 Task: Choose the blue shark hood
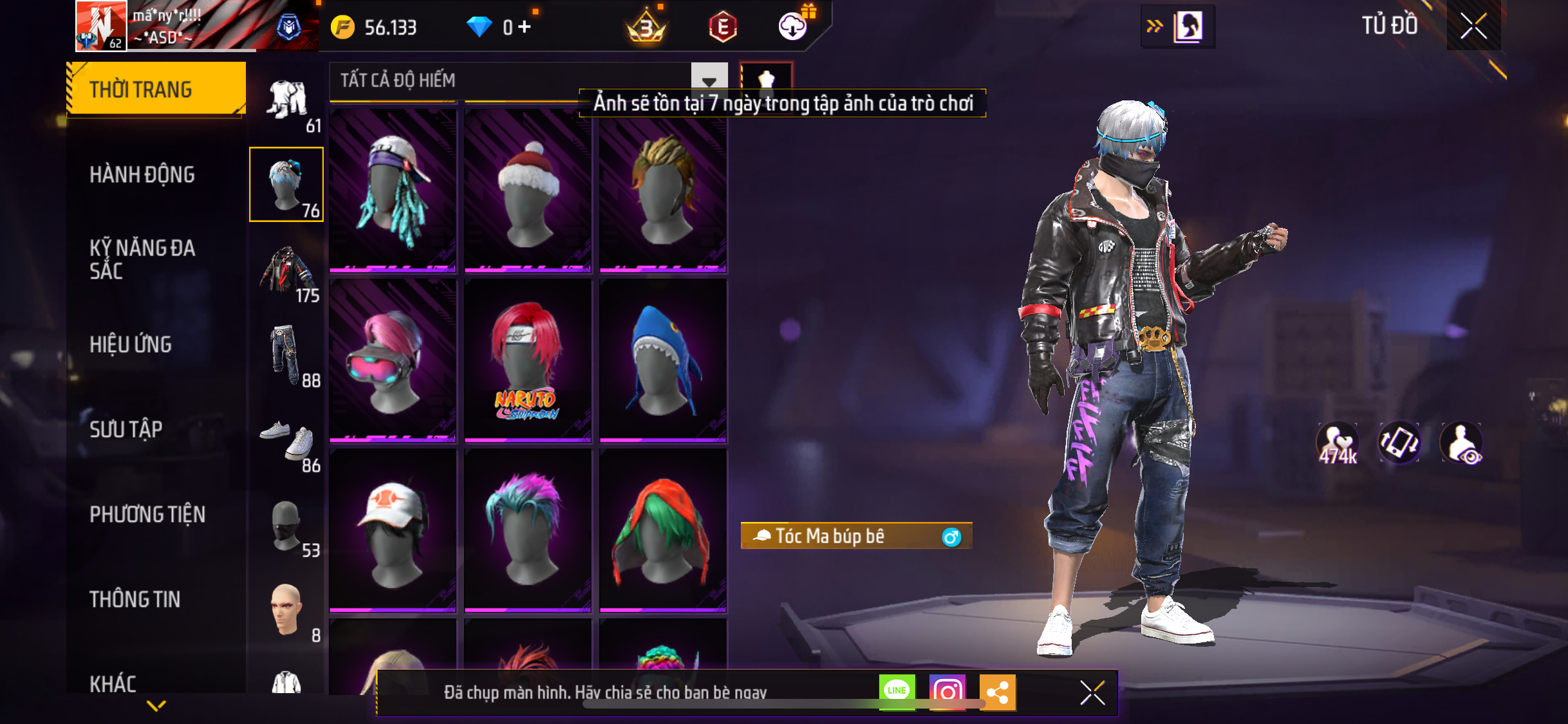pyautogui.click(x=663, y=360)
